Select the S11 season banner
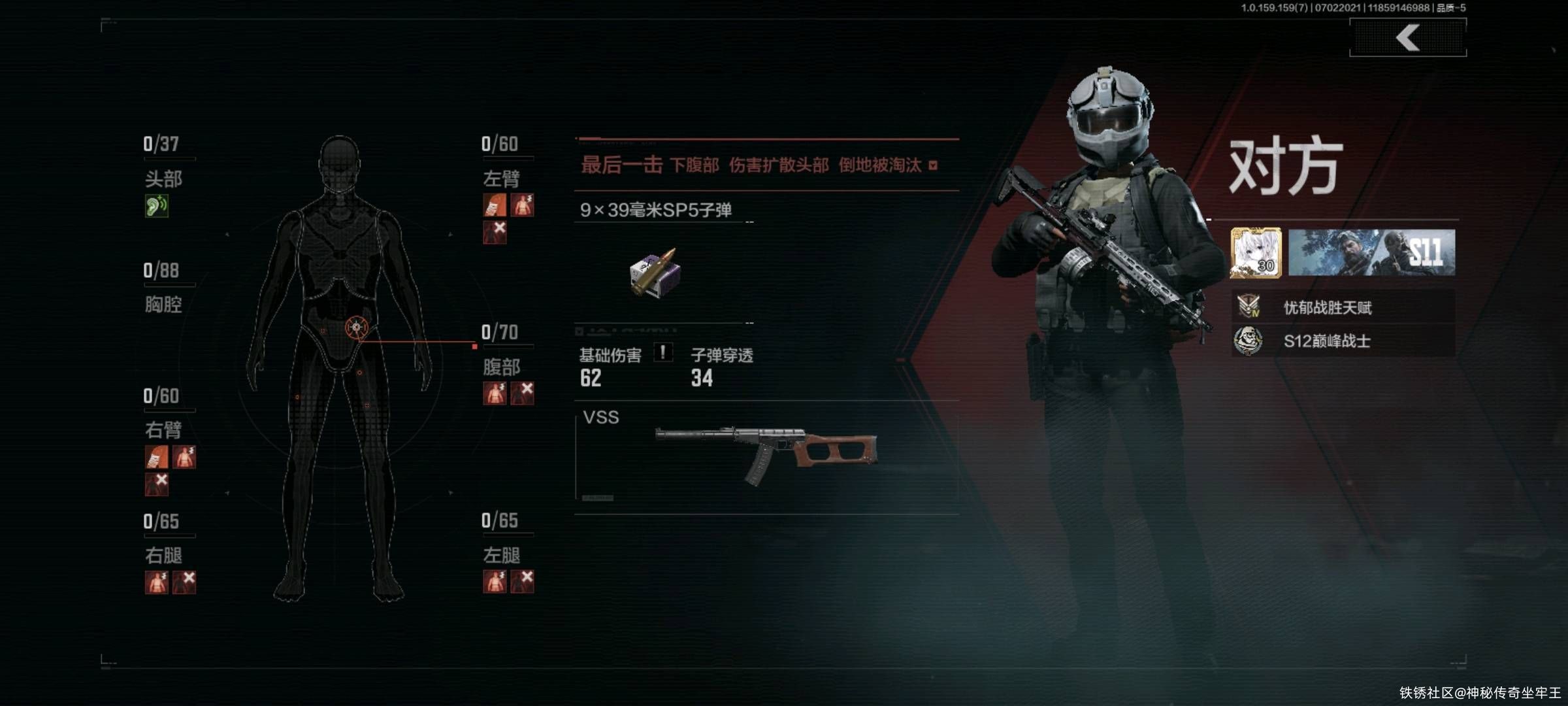Screen dimensions: 1568x706 coord(1371,253)
